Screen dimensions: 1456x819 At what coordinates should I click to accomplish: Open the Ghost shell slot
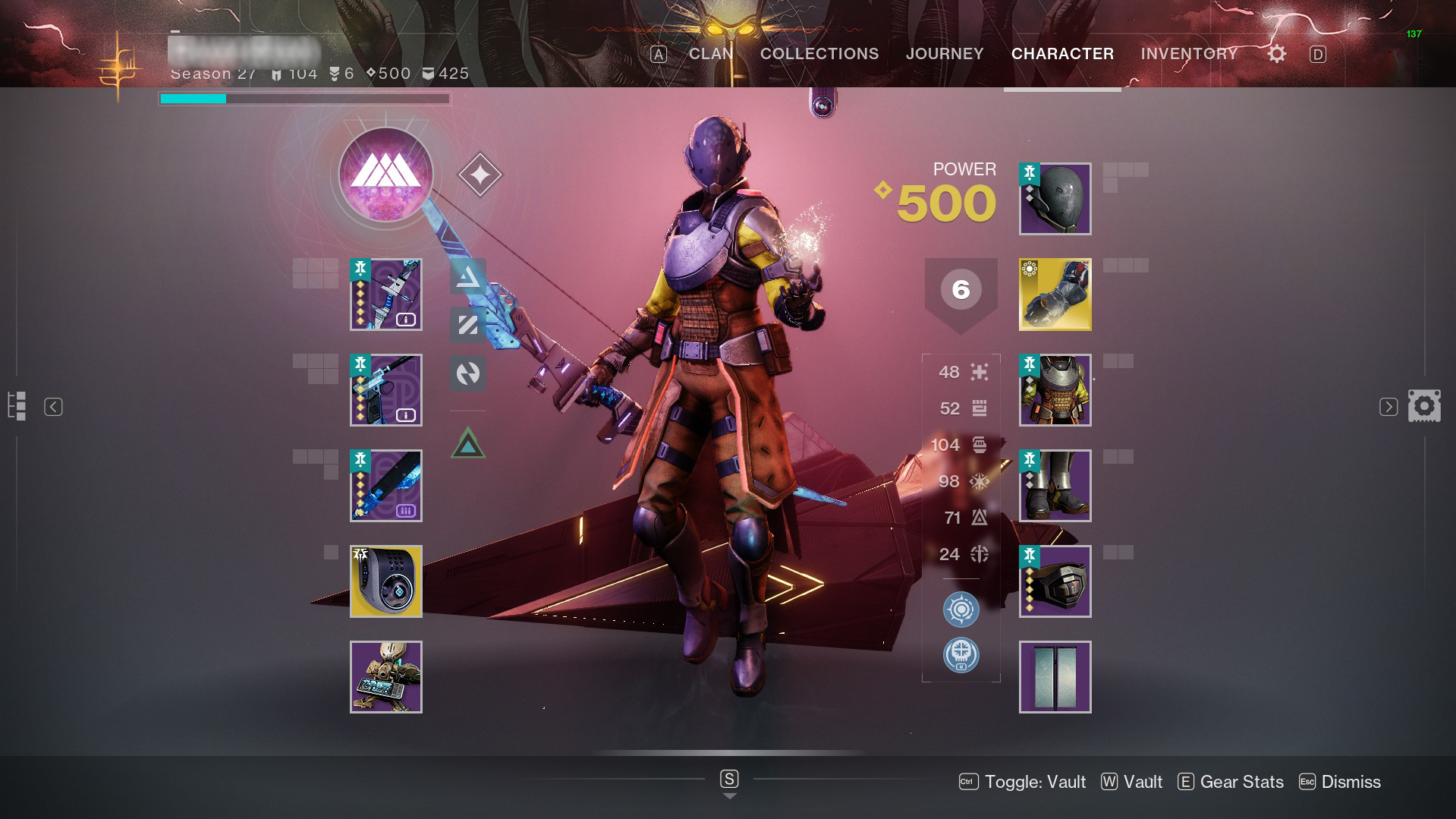(386, 581)
